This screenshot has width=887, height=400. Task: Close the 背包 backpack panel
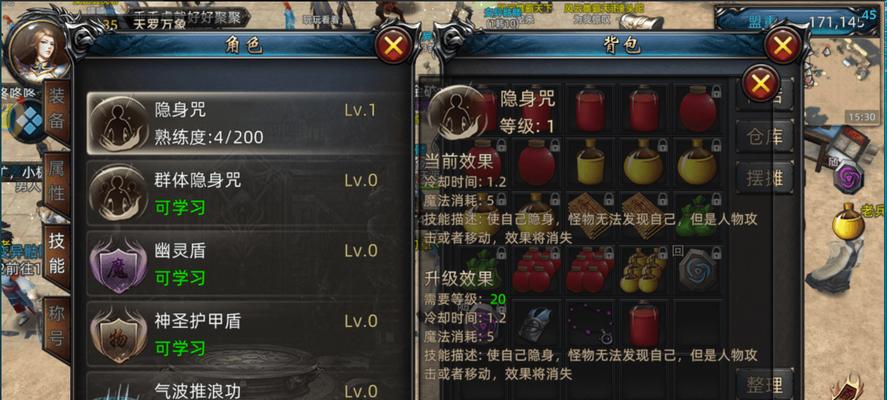[x=782, y=45]
